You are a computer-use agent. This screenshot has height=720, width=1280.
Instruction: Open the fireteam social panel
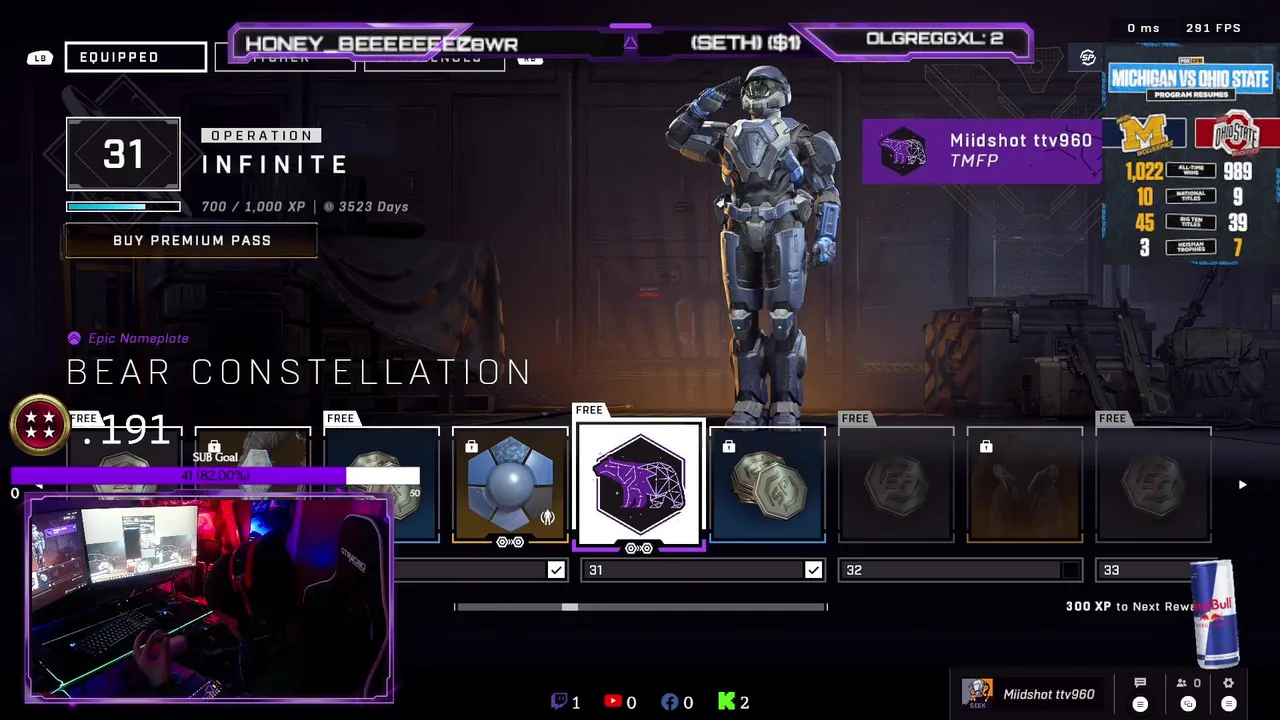pos(1189,684)
